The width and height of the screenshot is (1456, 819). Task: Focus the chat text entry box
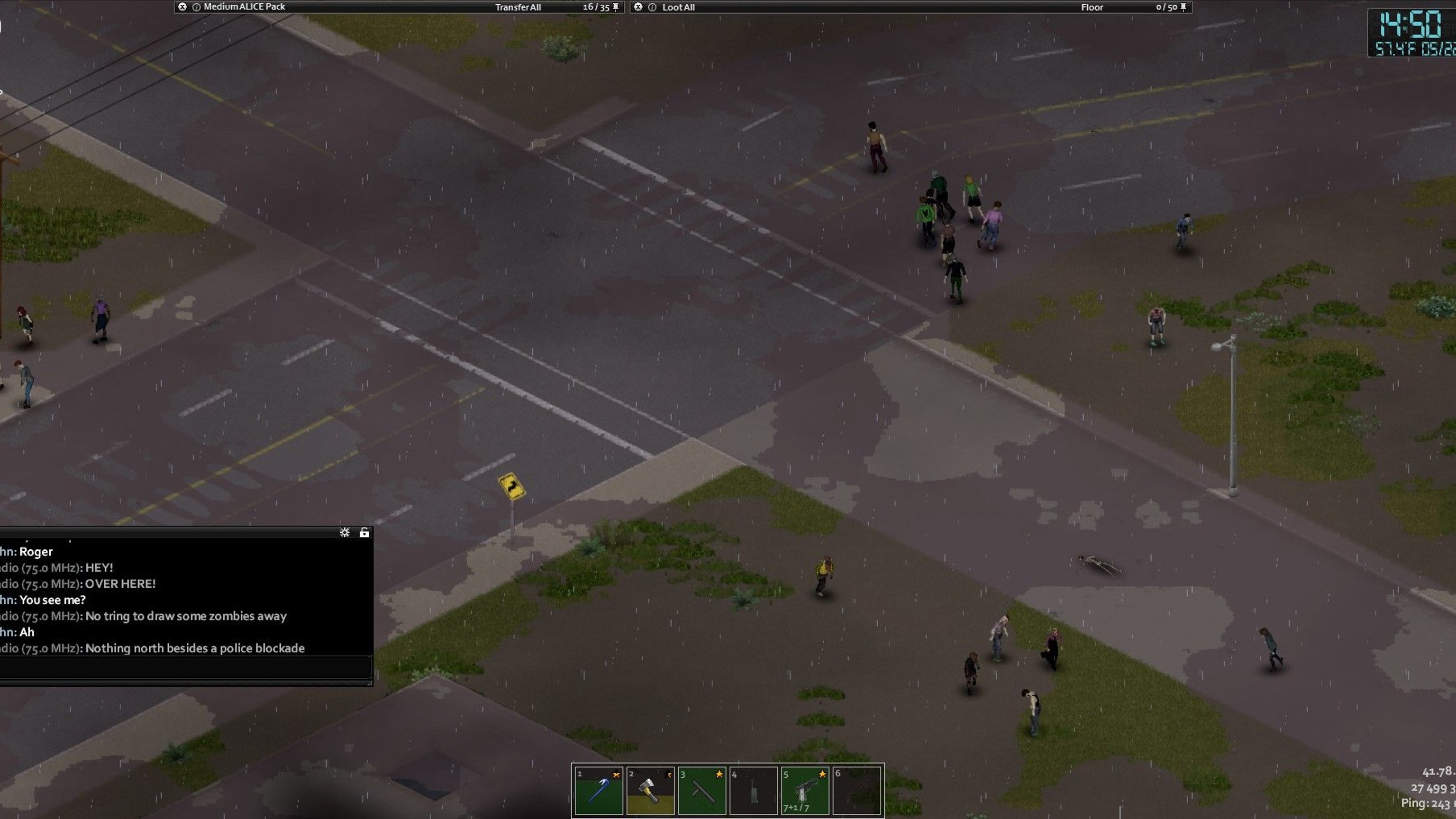pos(184,667)
